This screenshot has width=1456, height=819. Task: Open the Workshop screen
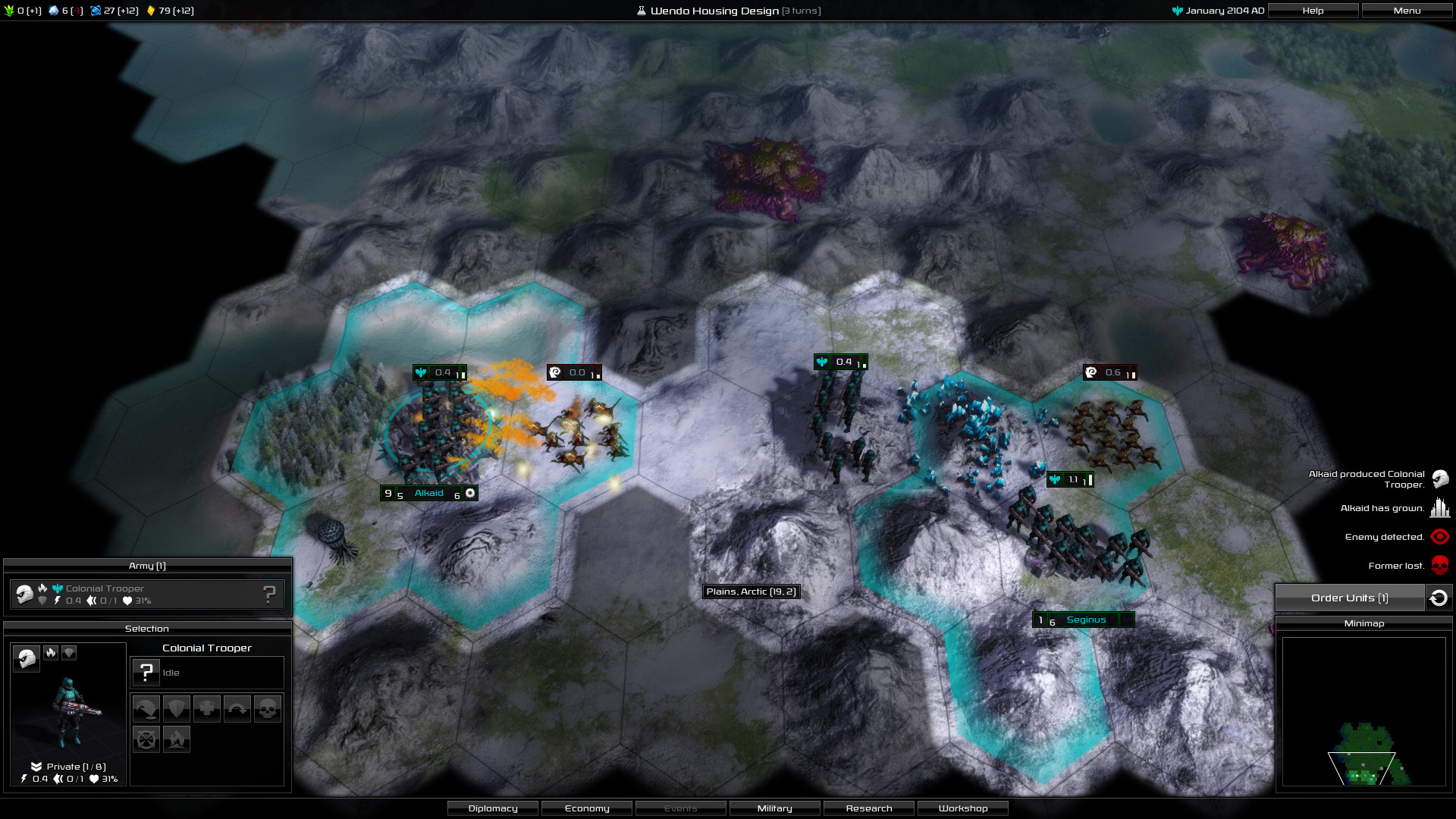point(963,808)
